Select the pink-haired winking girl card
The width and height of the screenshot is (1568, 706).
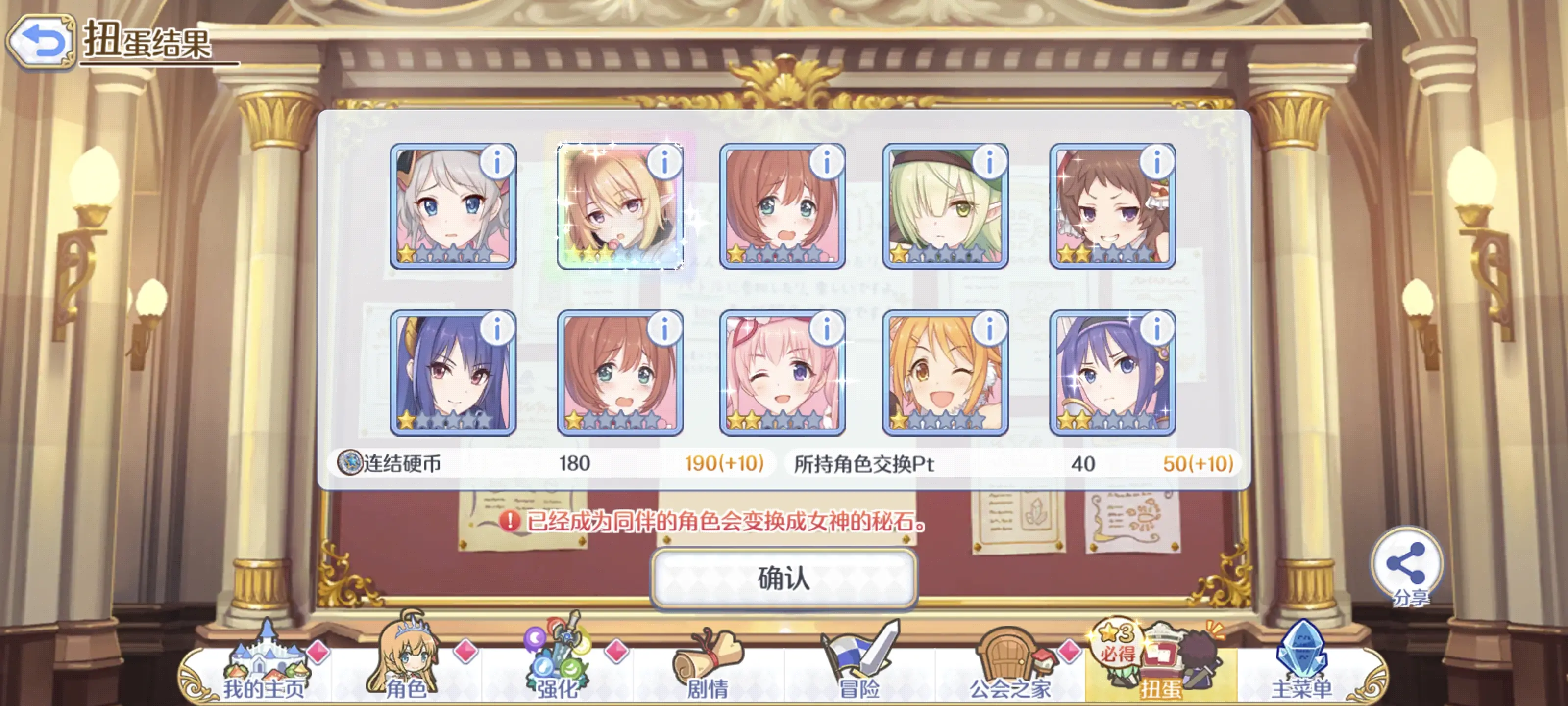[x=782, y=374]
